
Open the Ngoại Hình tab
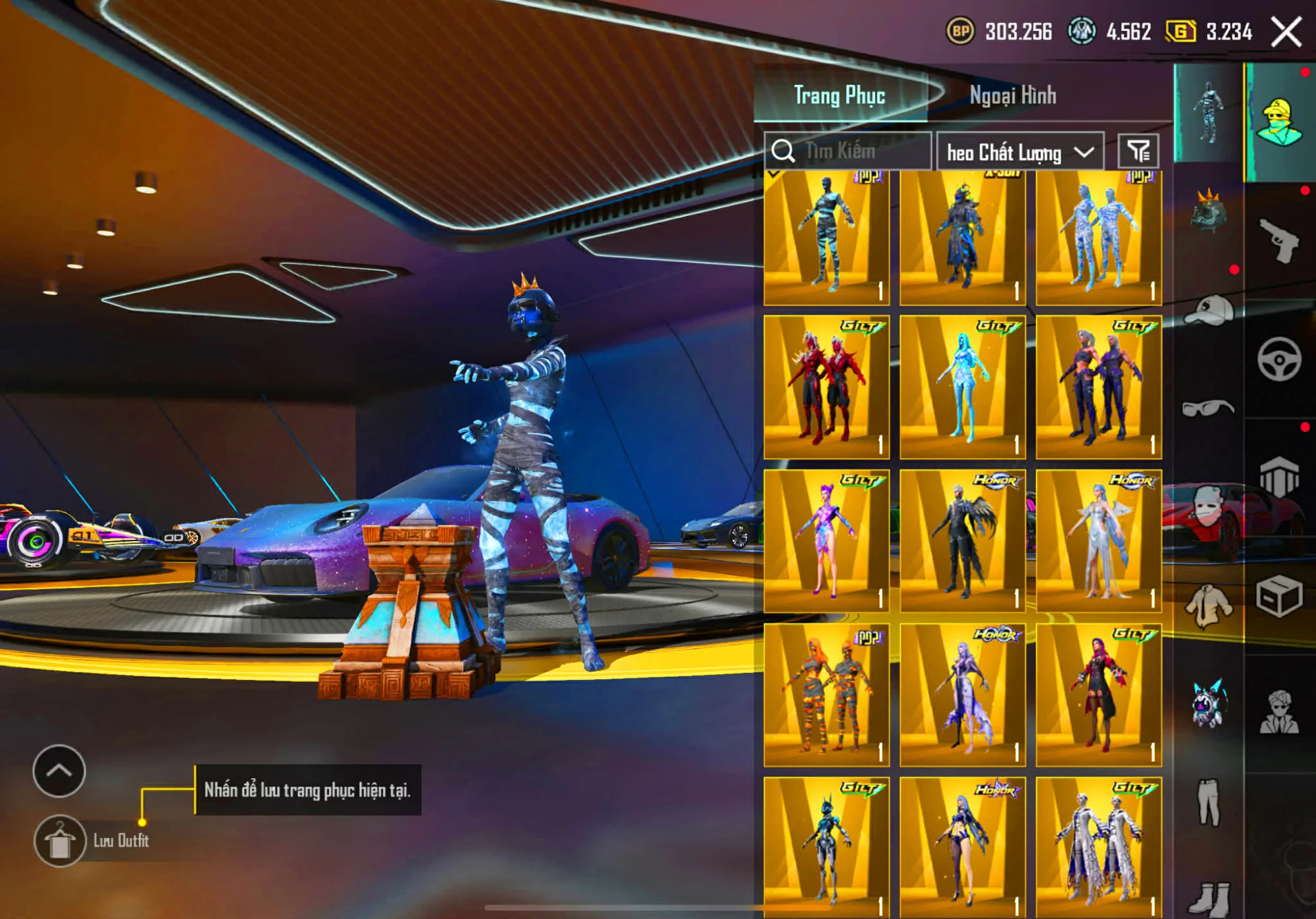pos(1013,95)
